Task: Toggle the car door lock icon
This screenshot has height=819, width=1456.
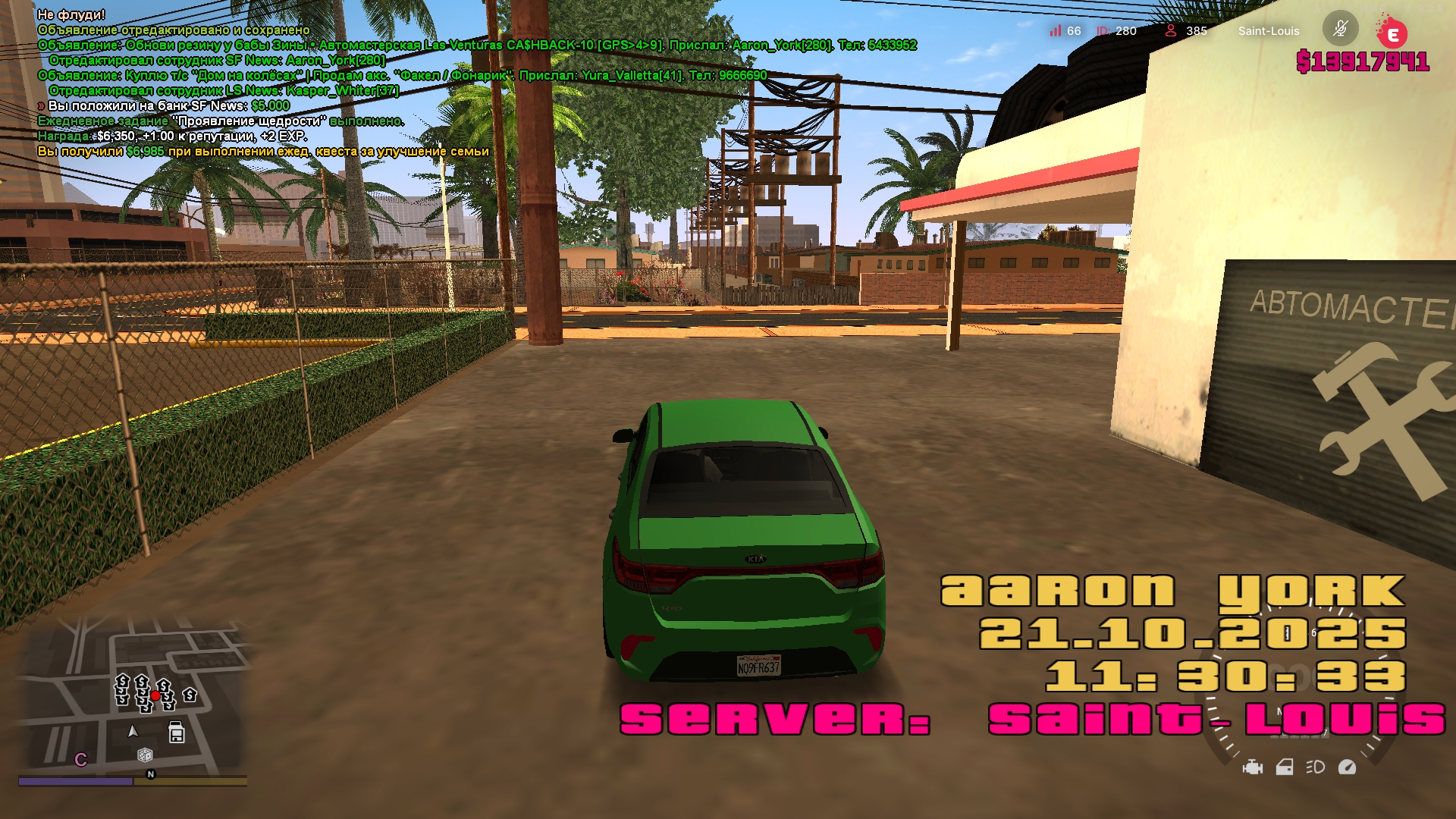Action: (x=1285, y=767)
